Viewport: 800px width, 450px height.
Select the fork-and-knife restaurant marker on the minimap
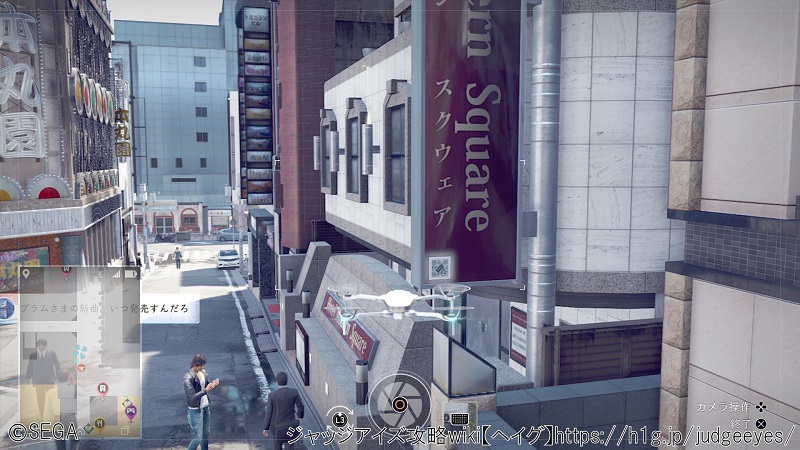click(x=100, y=425)
